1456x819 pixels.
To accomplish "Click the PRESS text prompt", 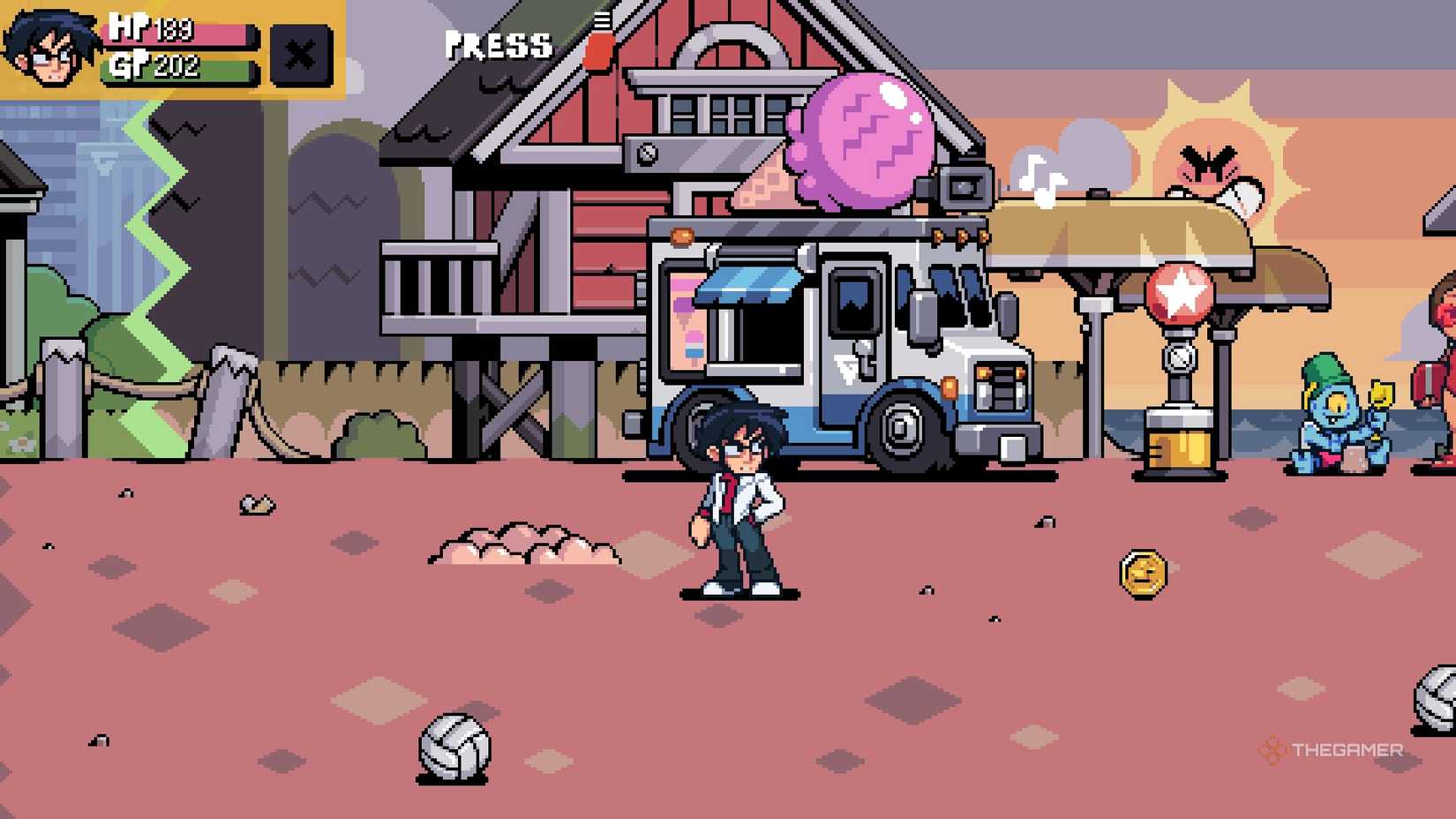I will [x=499, y=46].
